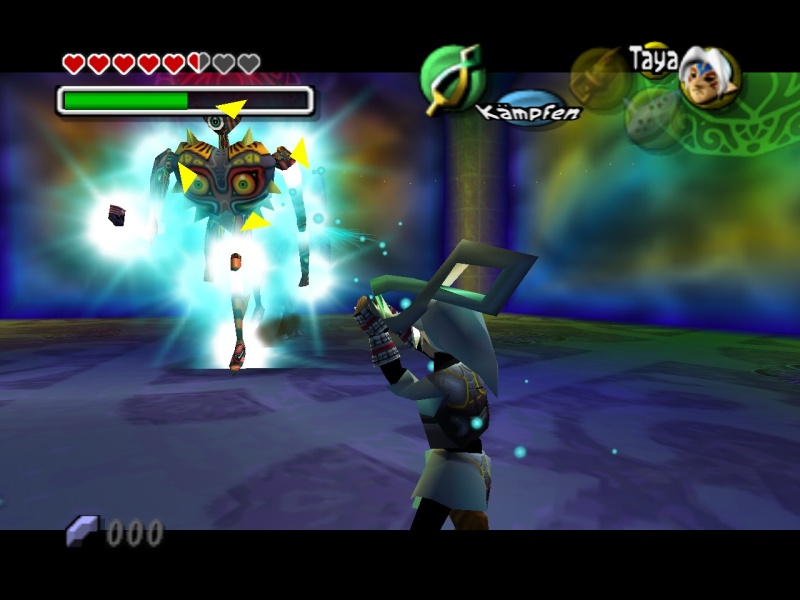Select the faded yellow item slot beside Taya

[599, 76]
